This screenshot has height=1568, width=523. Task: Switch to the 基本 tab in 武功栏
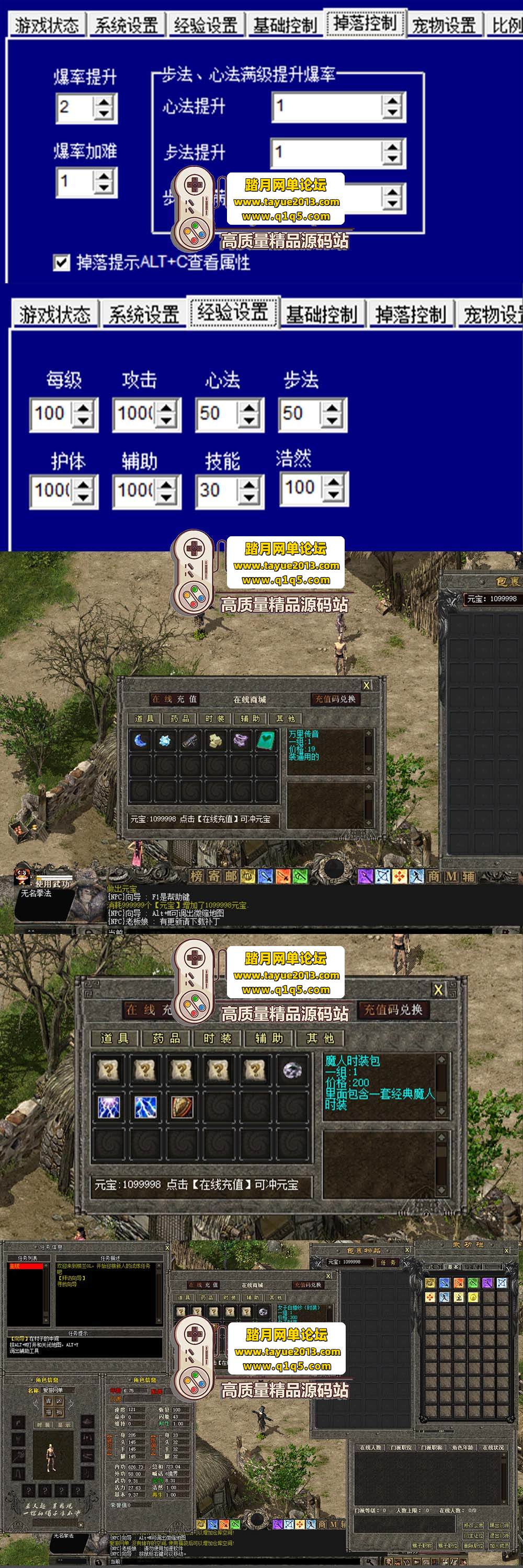[x=453, y=1267]
